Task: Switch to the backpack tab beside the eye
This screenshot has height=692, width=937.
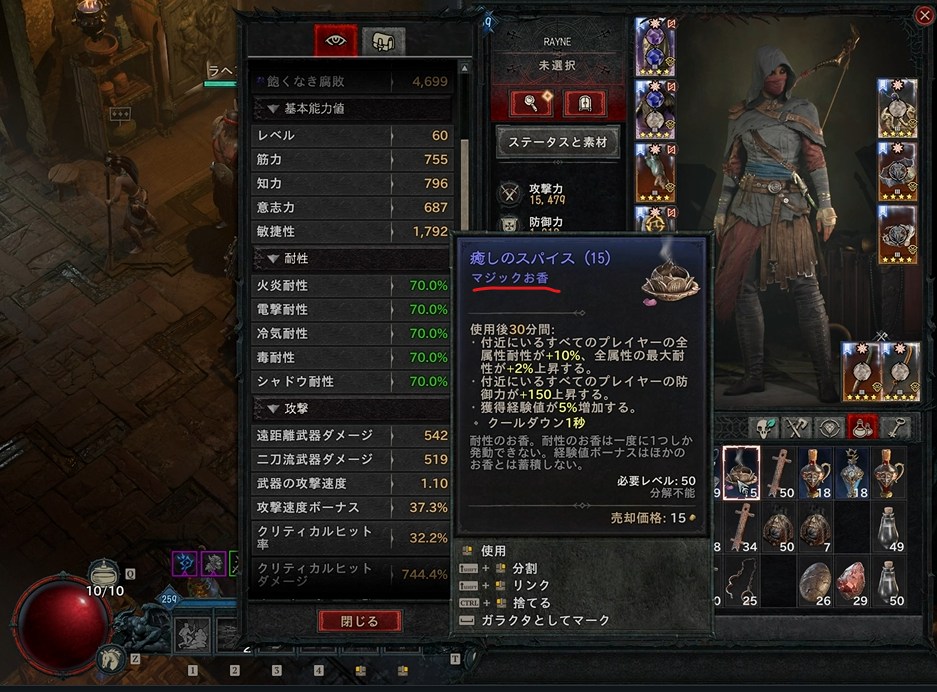Action: (384, 41)
